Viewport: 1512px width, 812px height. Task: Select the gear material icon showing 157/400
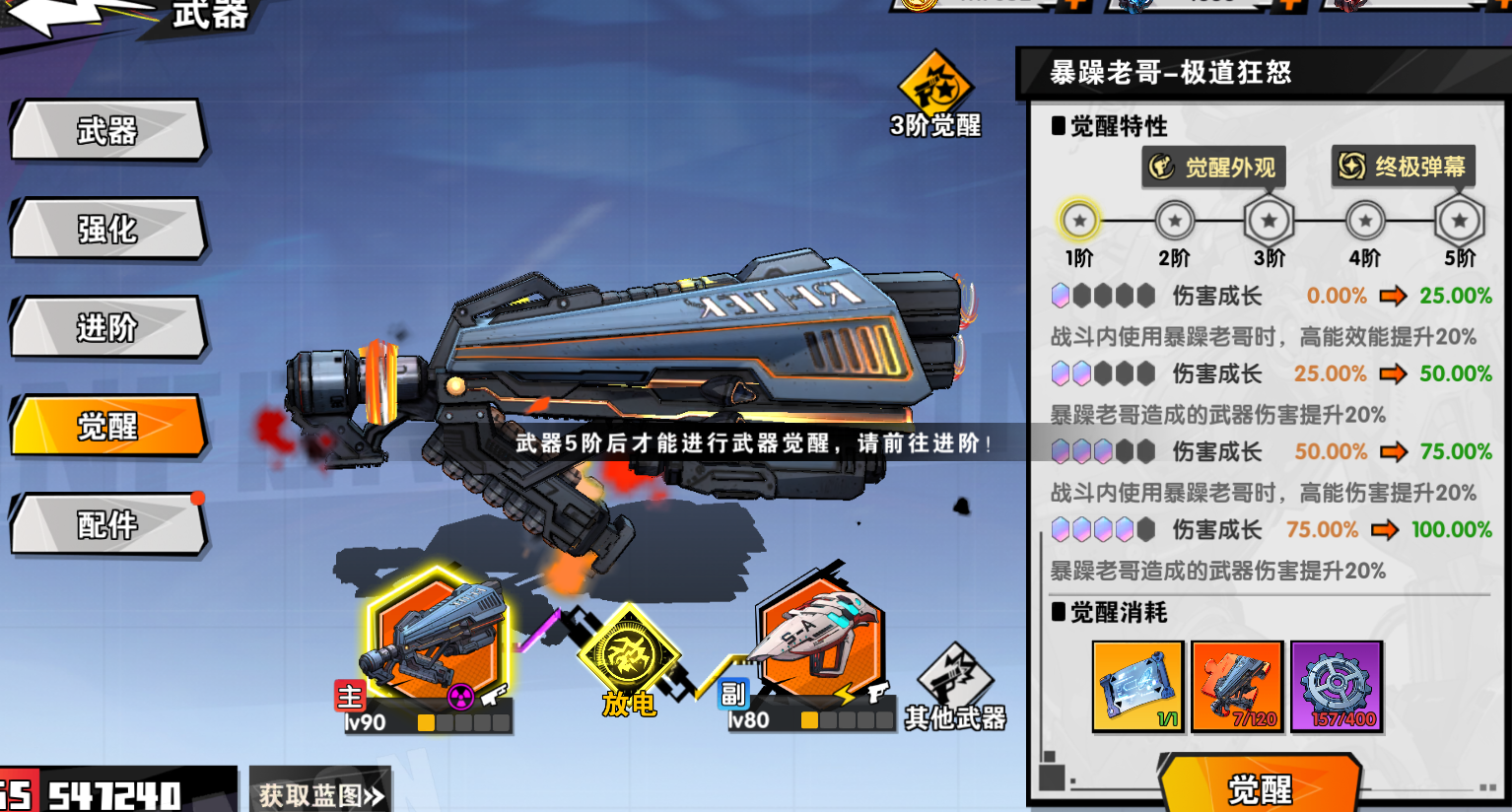click(x=1337, y=685)
